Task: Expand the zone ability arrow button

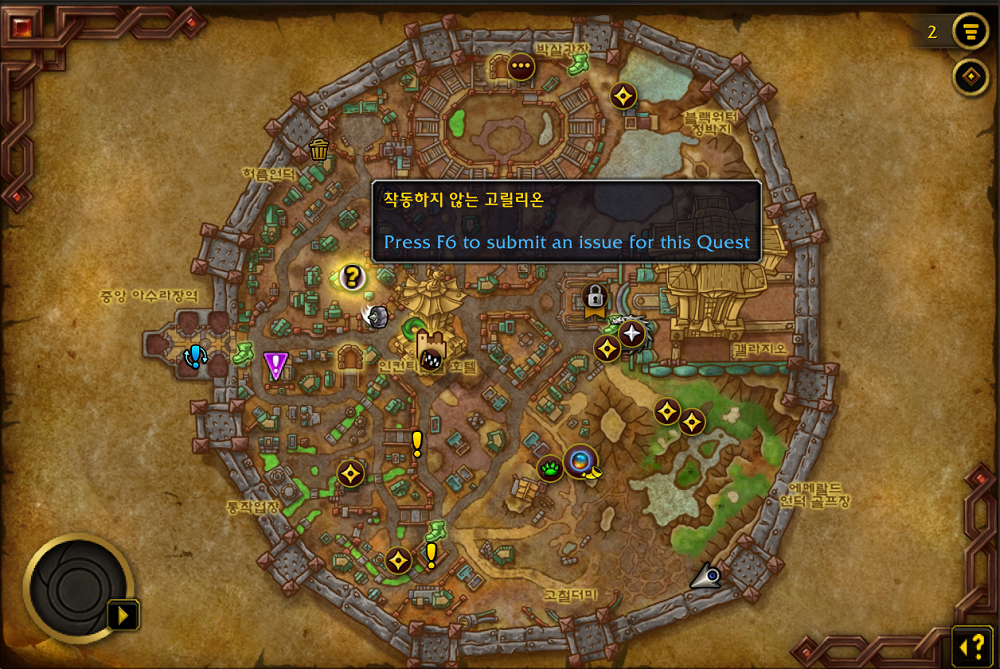Action: pyautogui.click(x=123, y=614)
